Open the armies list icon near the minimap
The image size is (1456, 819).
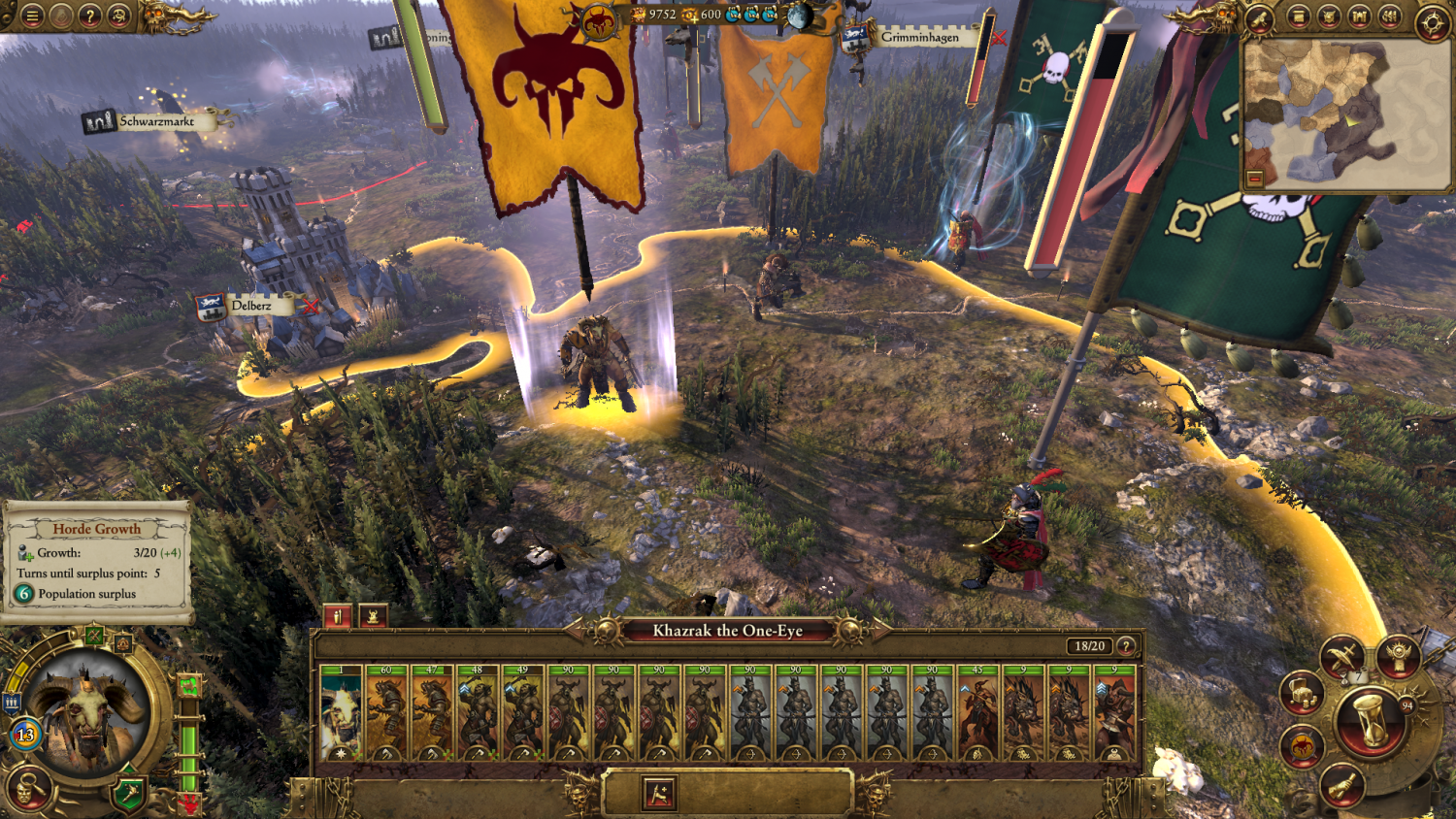(x=1389, y=16)
